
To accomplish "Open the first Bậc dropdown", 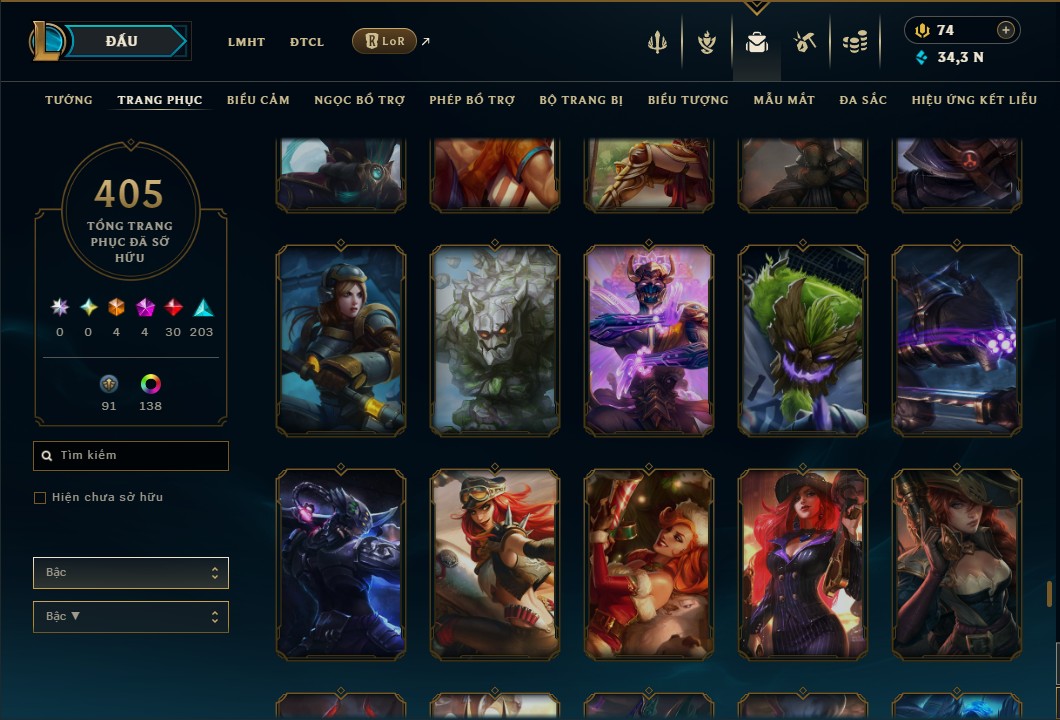I will [x=131, y=573].
